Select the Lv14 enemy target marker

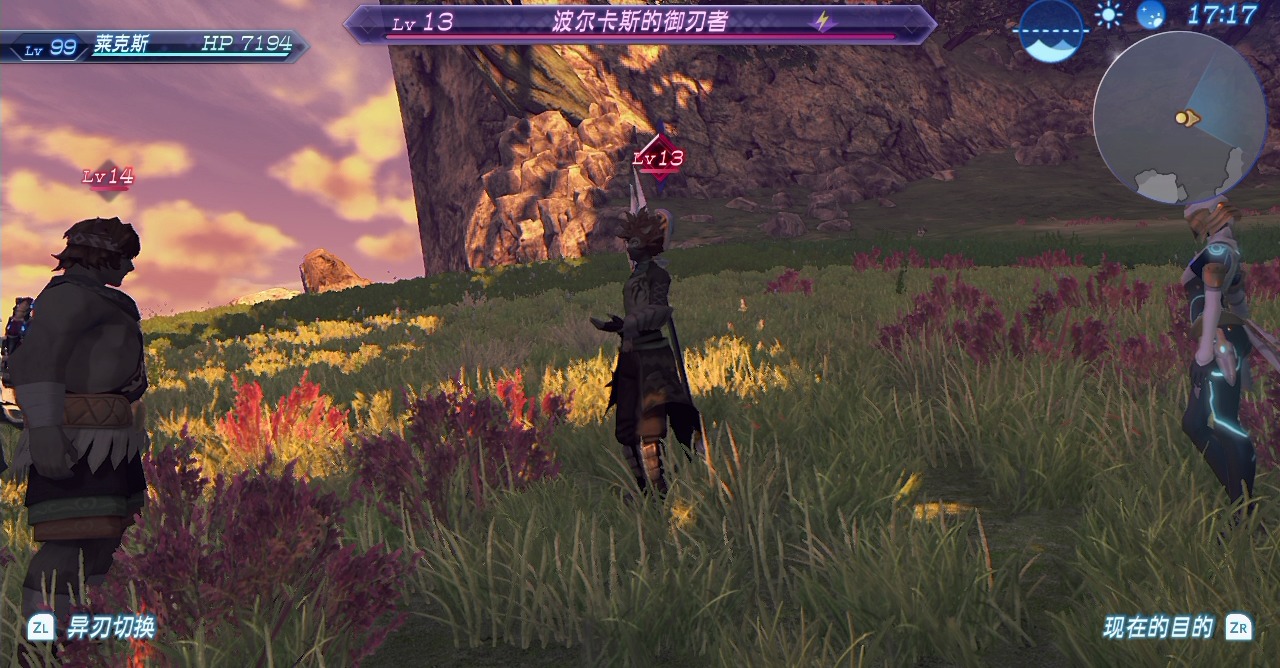[108, 177]
